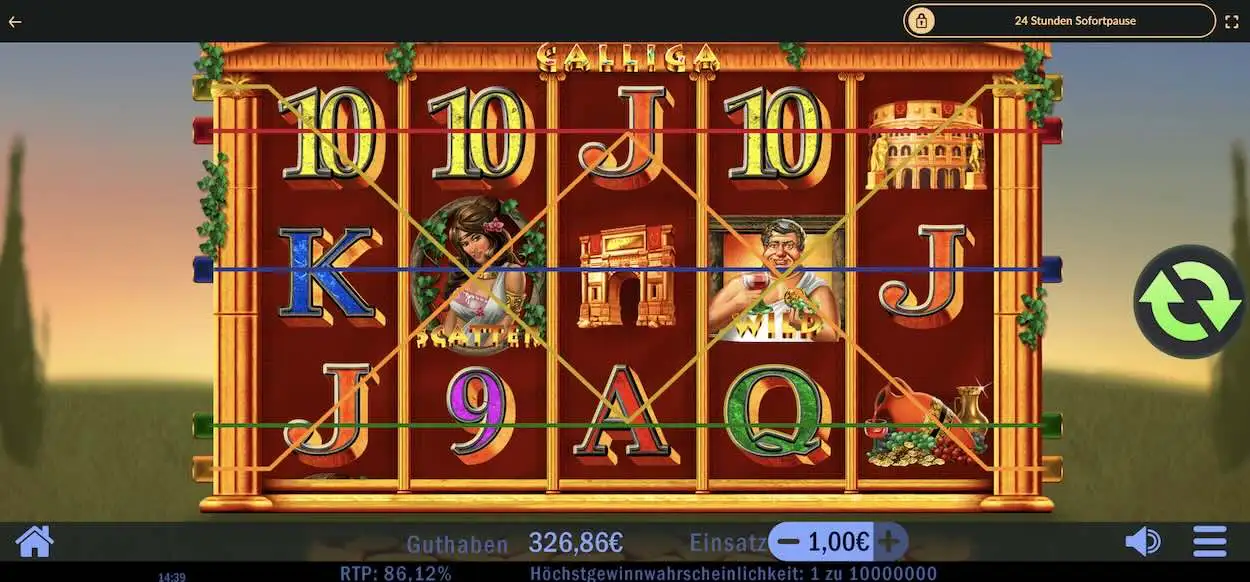Go to the home lobby icon

[35, 542]
